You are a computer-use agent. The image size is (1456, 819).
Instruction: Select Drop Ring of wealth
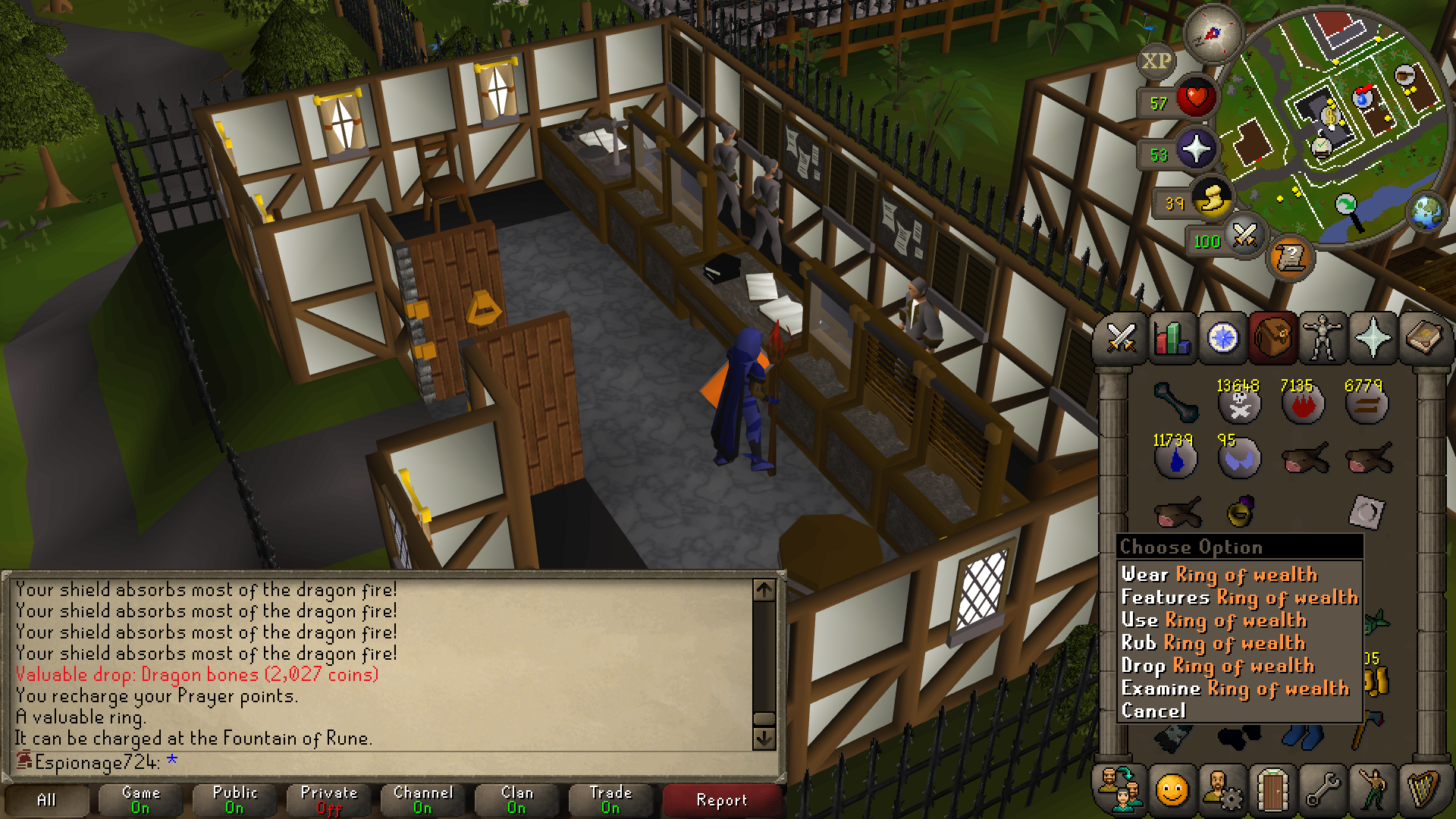pos(1217,666)
